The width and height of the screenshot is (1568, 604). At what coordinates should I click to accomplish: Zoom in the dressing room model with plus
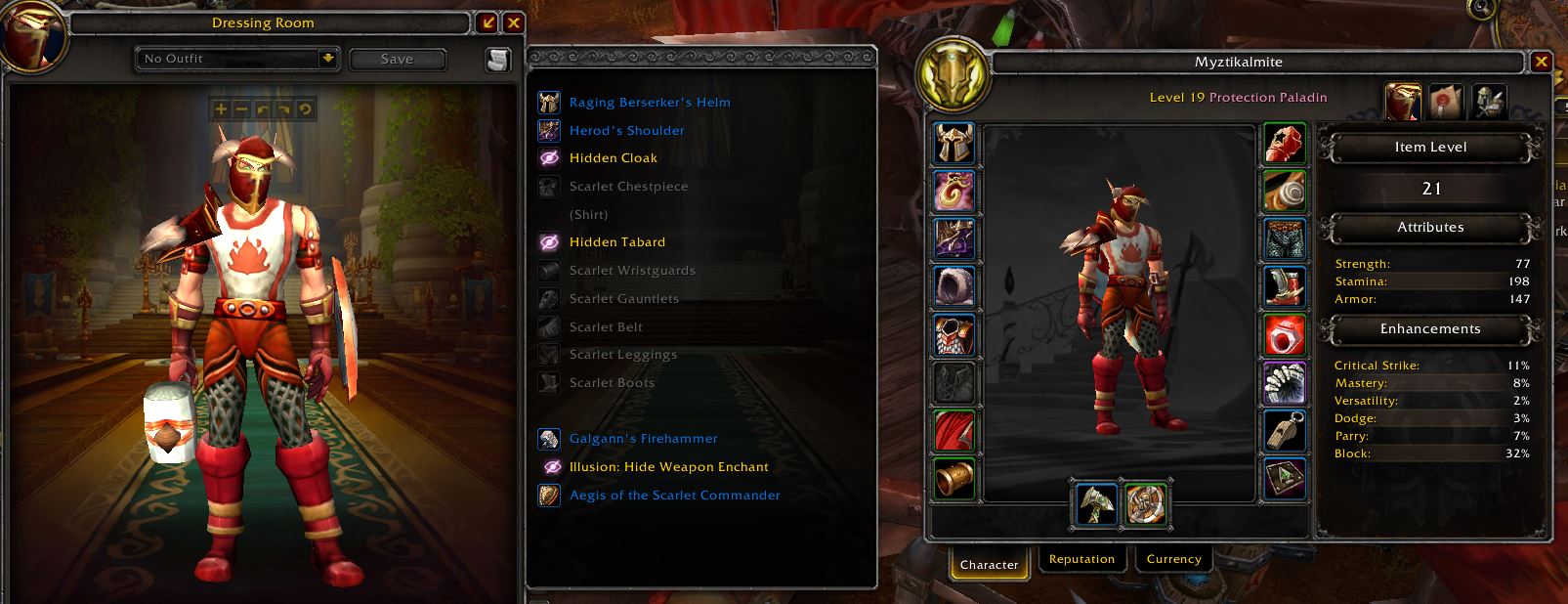click(x=221, y=109)
